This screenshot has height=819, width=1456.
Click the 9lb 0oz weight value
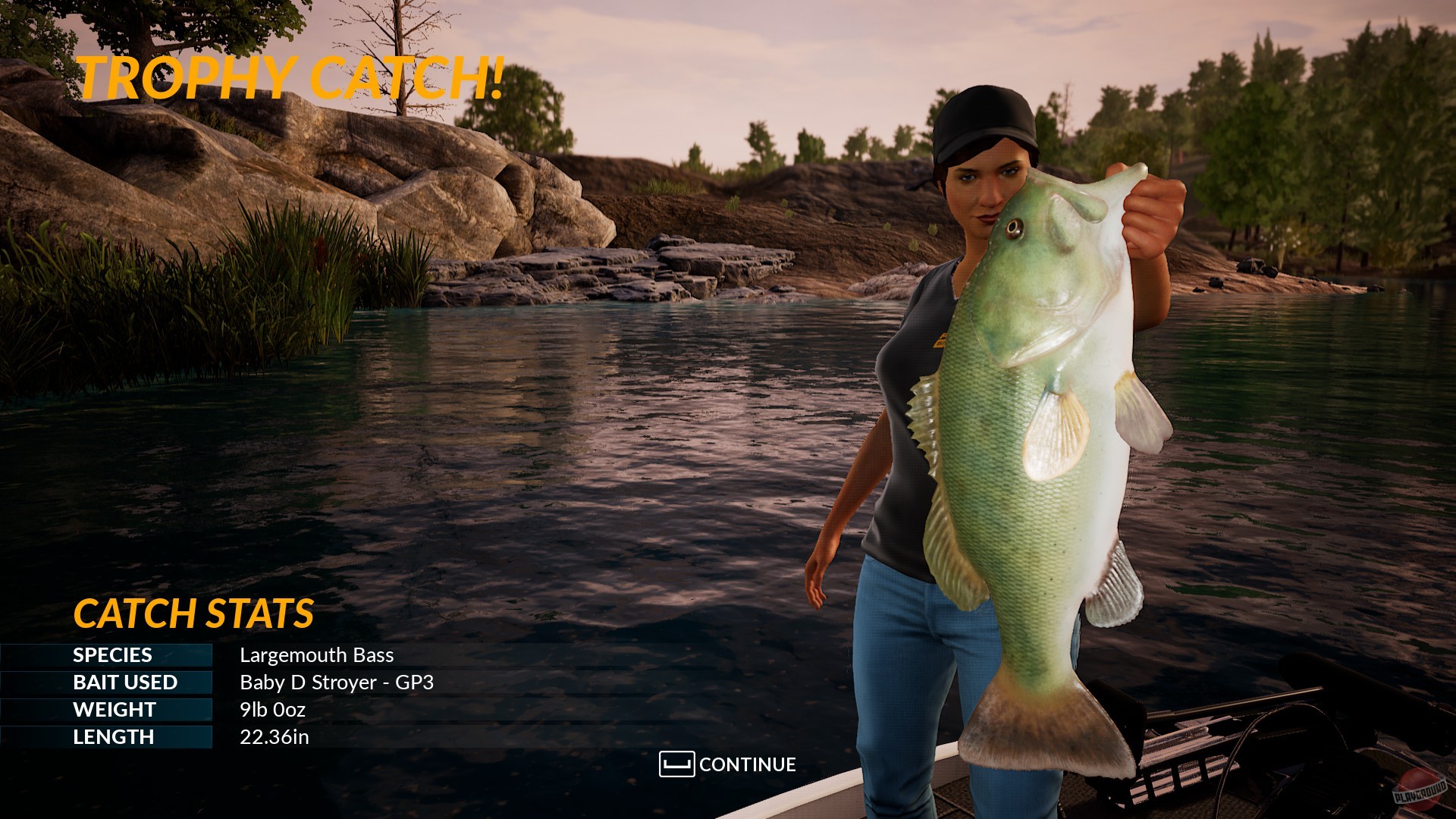[x=271, y=710]
